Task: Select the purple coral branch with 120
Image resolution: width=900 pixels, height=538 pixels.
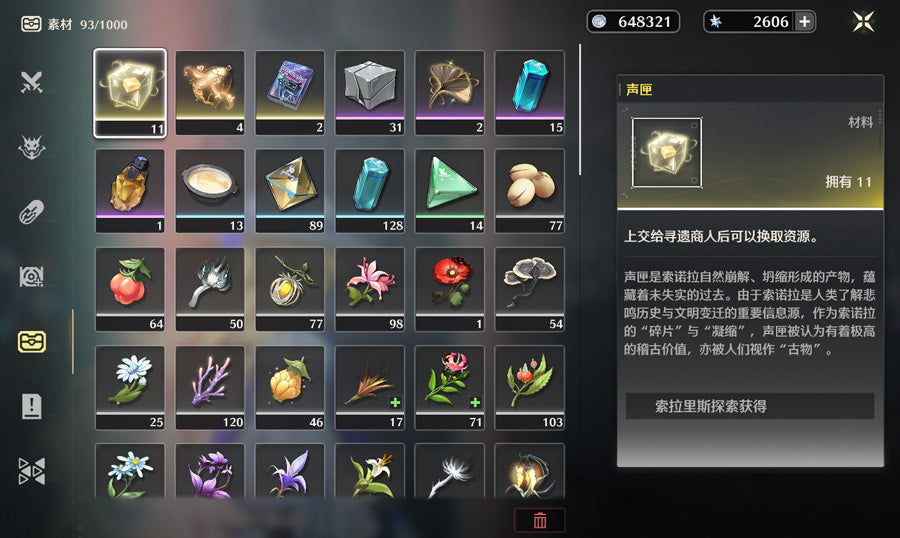Action: 210,386
